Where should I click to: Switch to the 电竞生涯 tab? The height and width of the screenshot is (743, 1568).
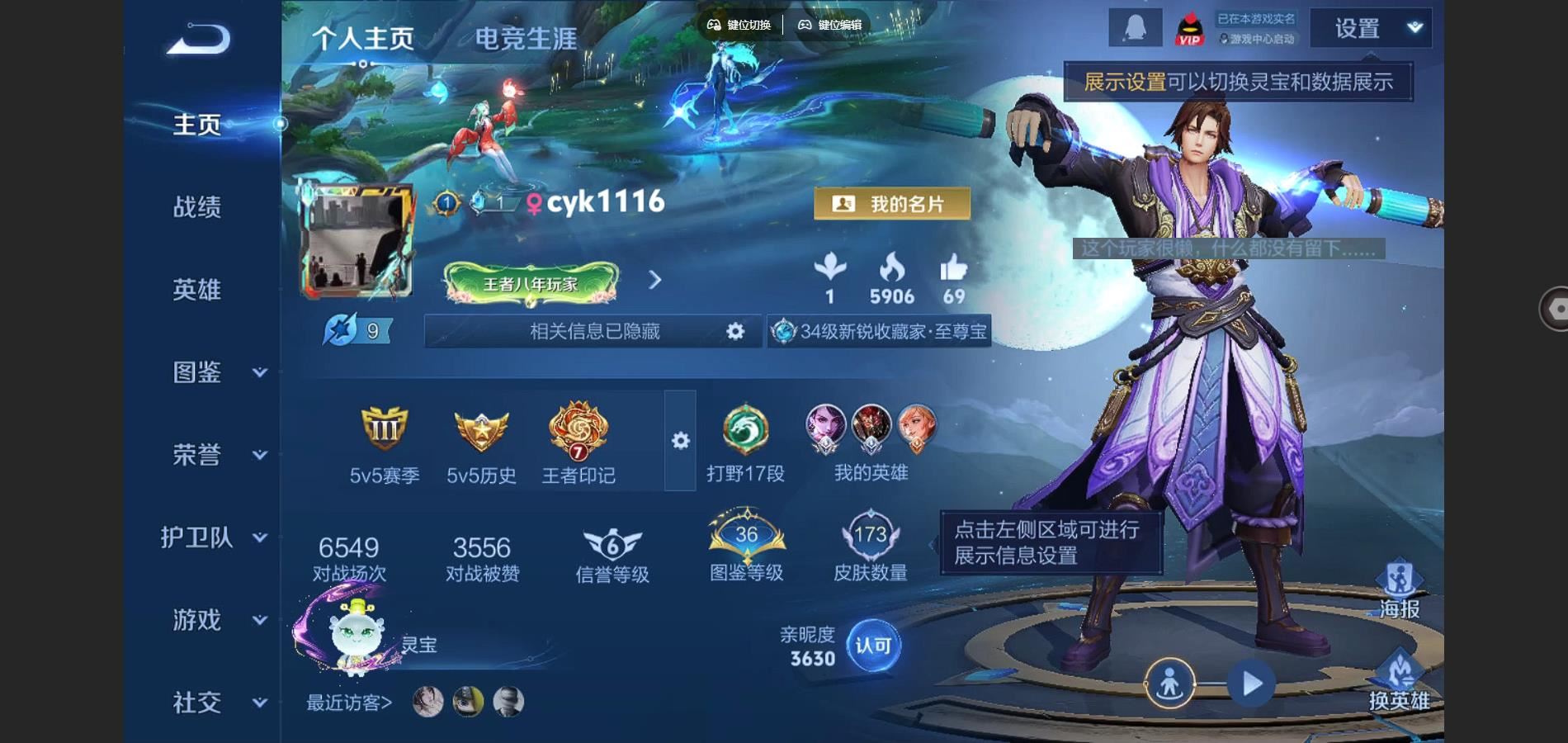coord(526,39)
